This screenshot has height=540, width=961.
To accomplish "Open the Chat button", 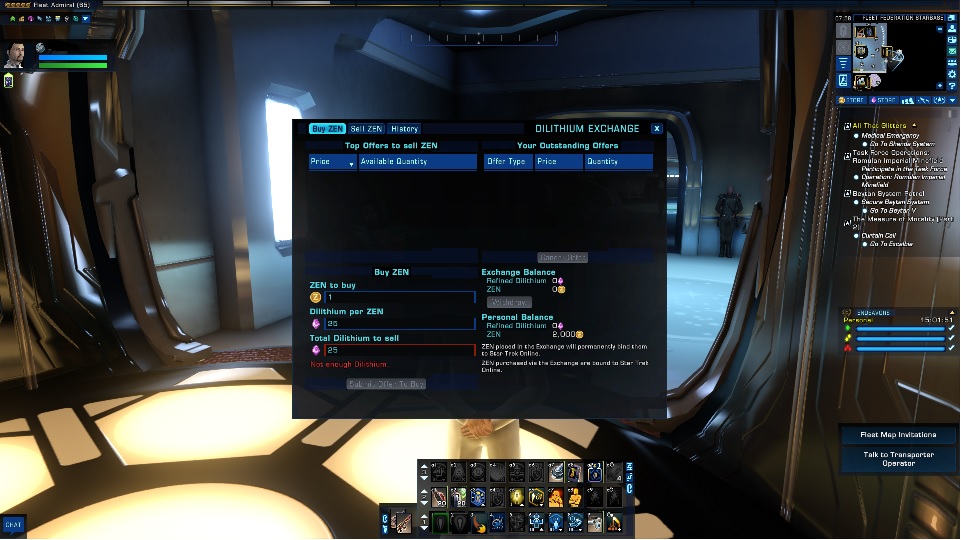I will [x=13, y=523].
